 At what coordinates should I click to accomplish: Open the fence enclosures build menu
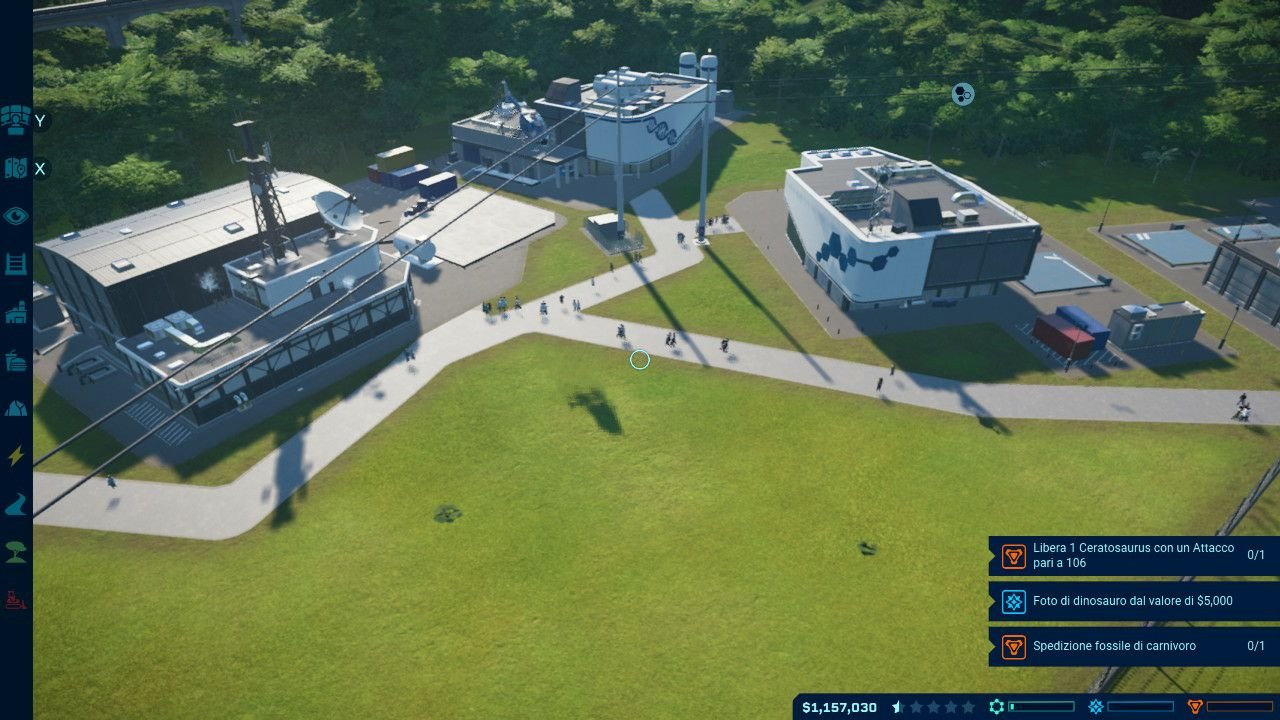15,264
